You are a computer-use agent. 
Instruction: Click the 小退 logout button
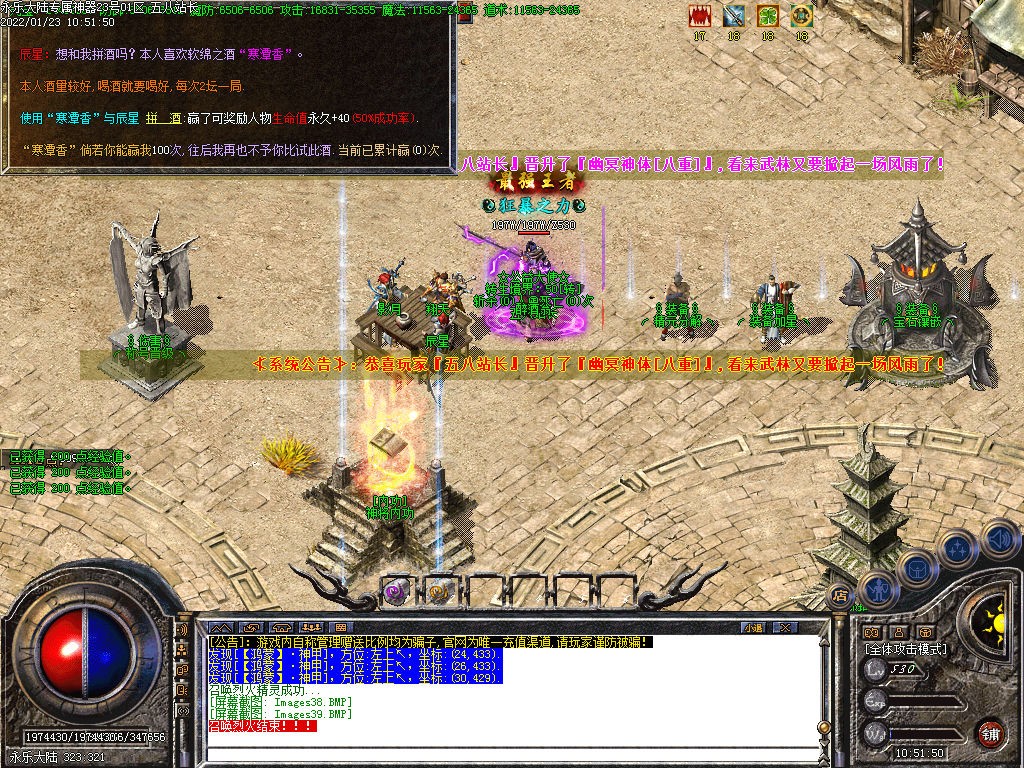point(754,627)
